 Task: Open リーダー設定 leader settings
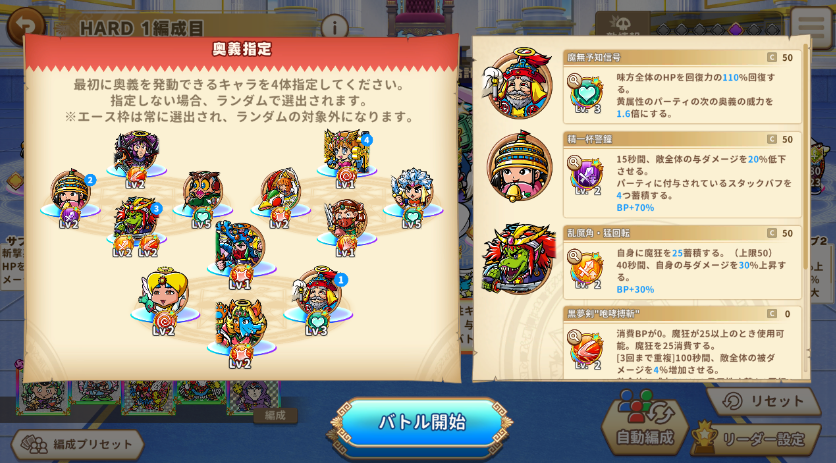[759, 440]
